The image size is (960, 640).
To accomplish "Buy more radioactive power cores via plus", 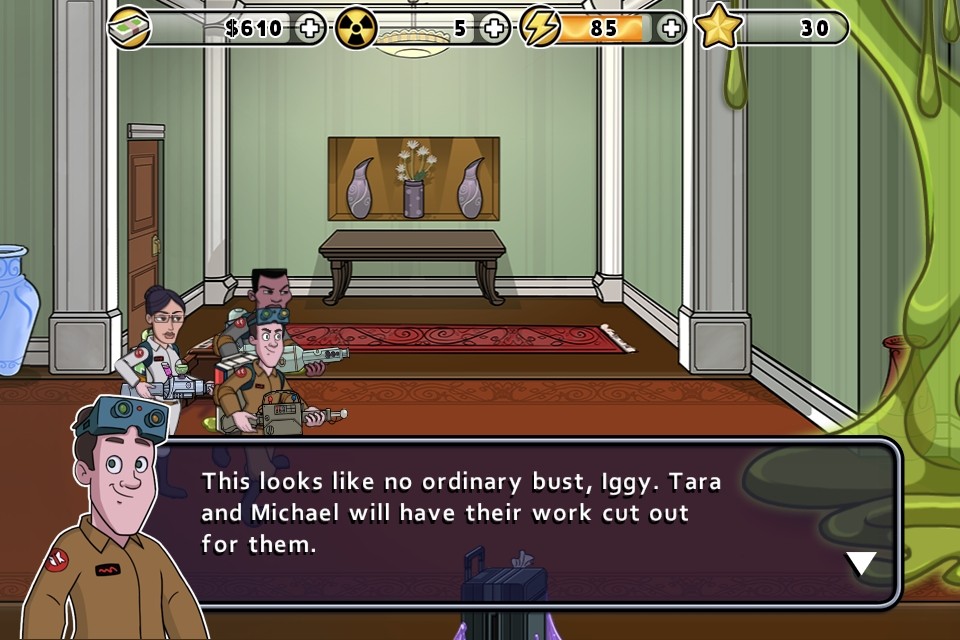I will coord(494,28).
